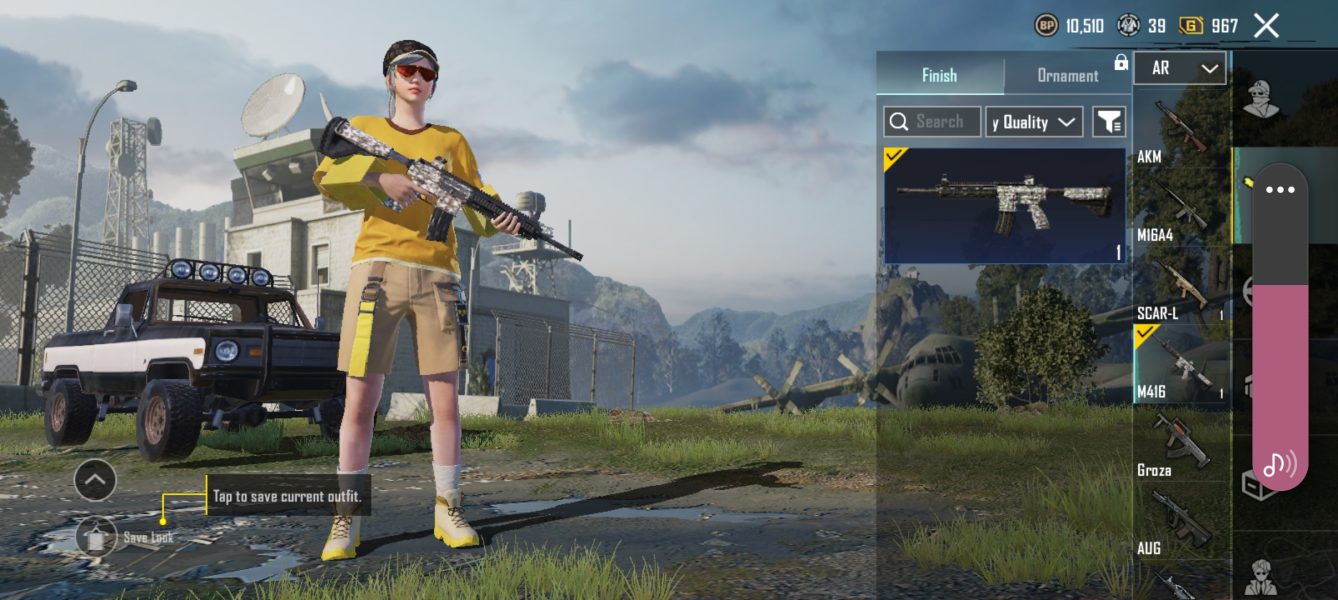The width and height of the screenshot is (1338, 600).
Task: Open the AR weapon category dropdown
Action: pyautogui.click(x=1180, y=68)
